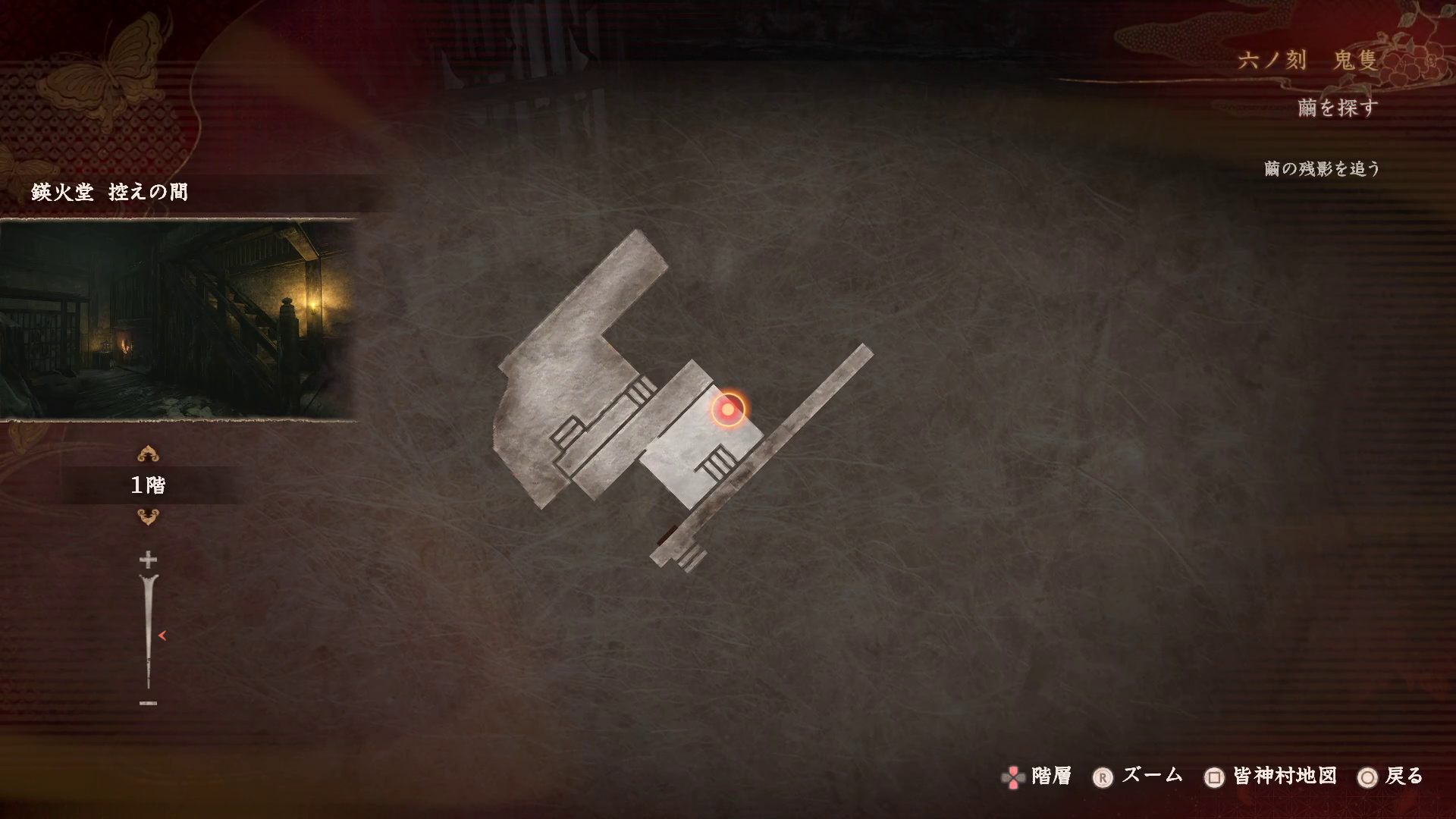Click the minus sign to zoom out
This screenshot has height=819, width=1456.
click(x=148, y=703)
